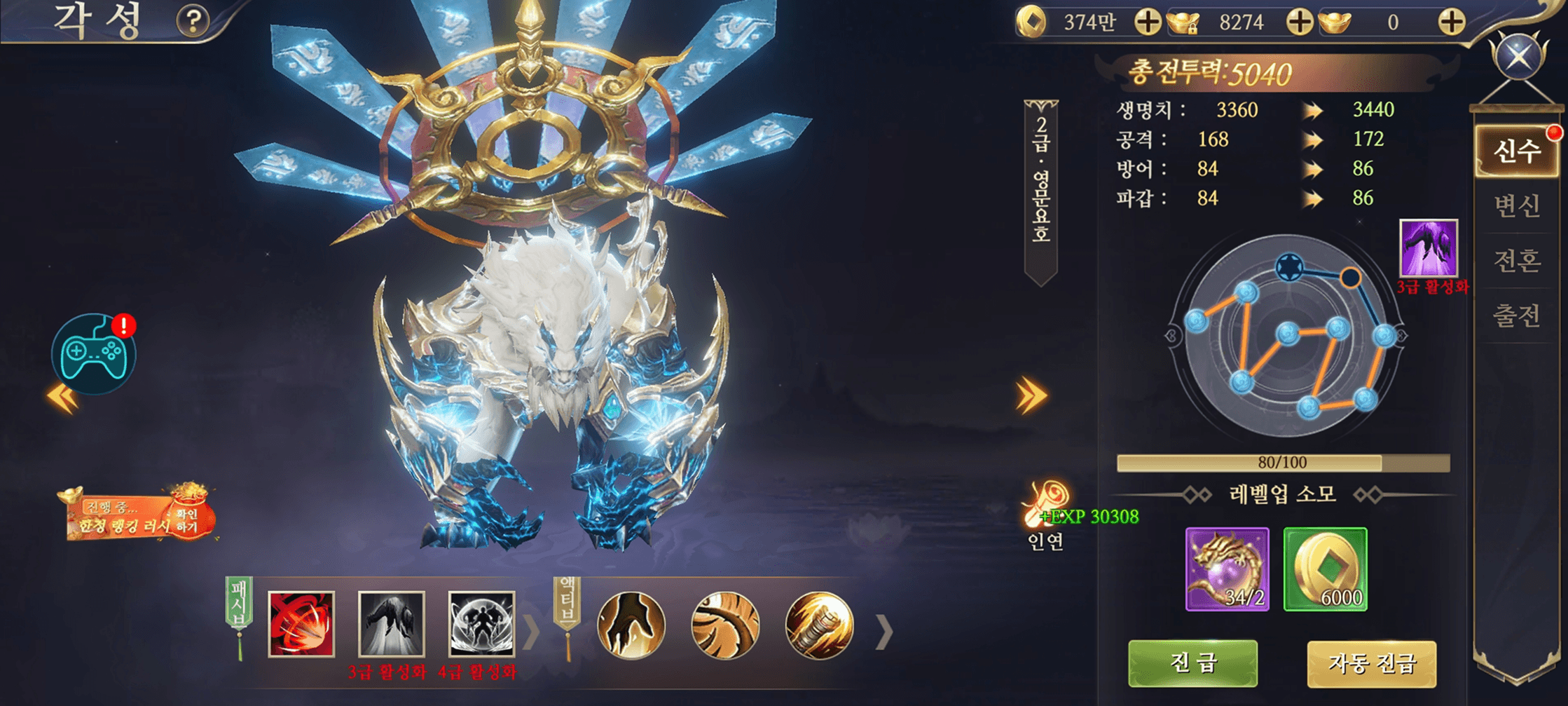Go to the 출전 tab
Screen dimensions: 1568x706
[x=1516, y=315]
